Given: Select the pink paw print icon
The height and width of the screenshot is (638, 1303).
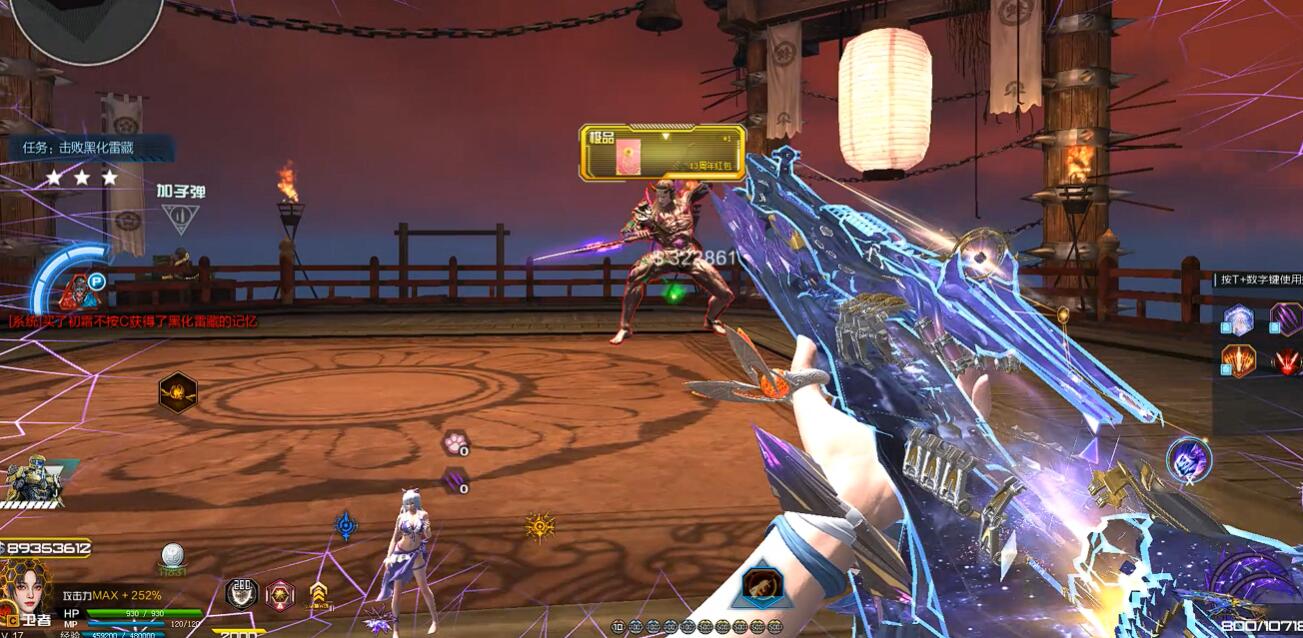Looking at the screenshot, I should click(455, 442).
